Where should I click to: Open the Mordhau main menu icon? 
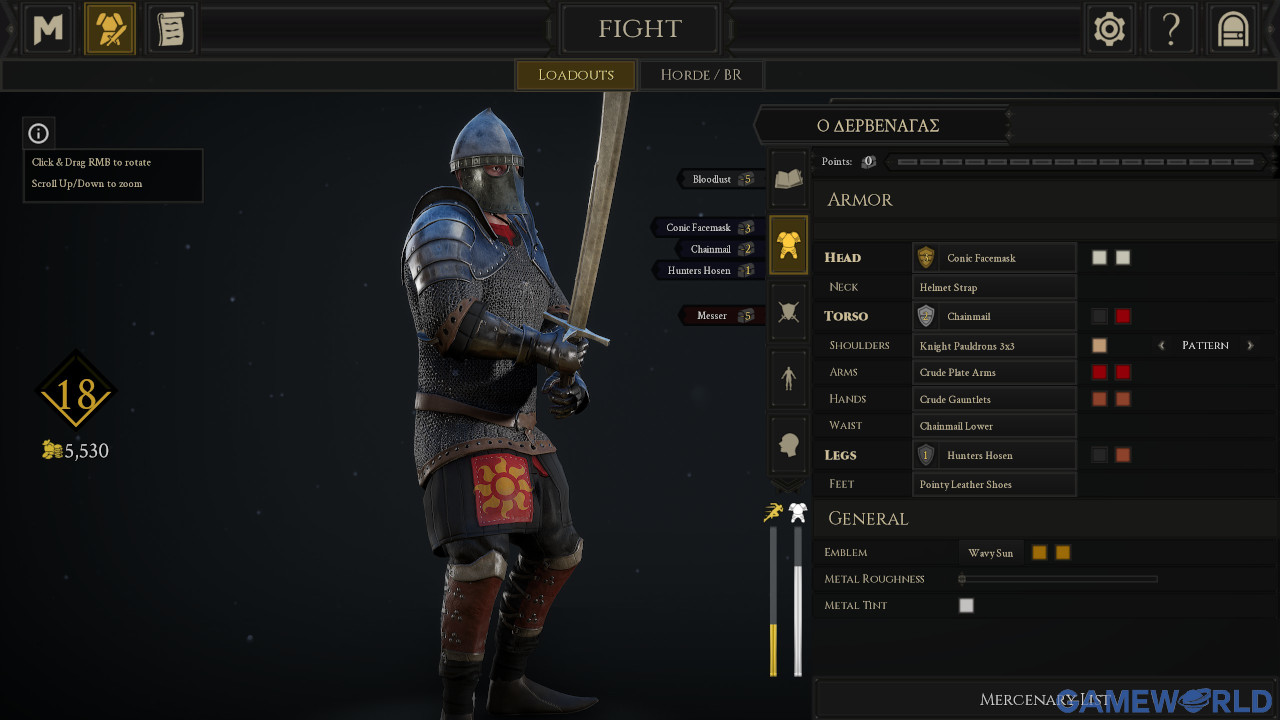tap(47, 28)
